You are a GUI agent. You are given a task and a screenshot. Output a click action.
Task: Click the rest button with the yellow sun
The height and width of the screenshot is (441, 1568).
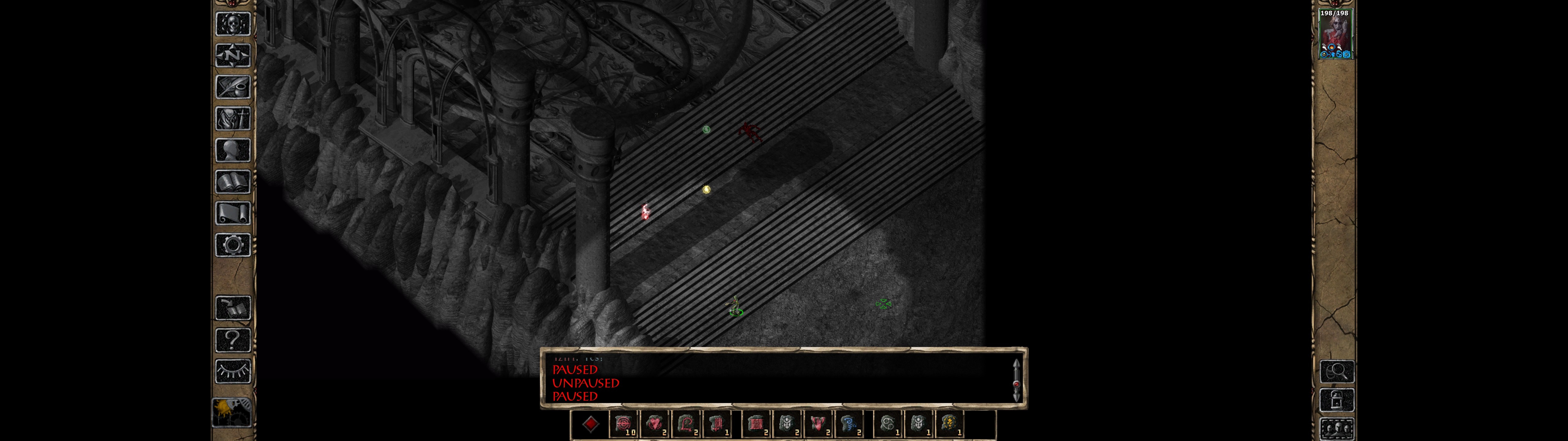coord(231,413)
